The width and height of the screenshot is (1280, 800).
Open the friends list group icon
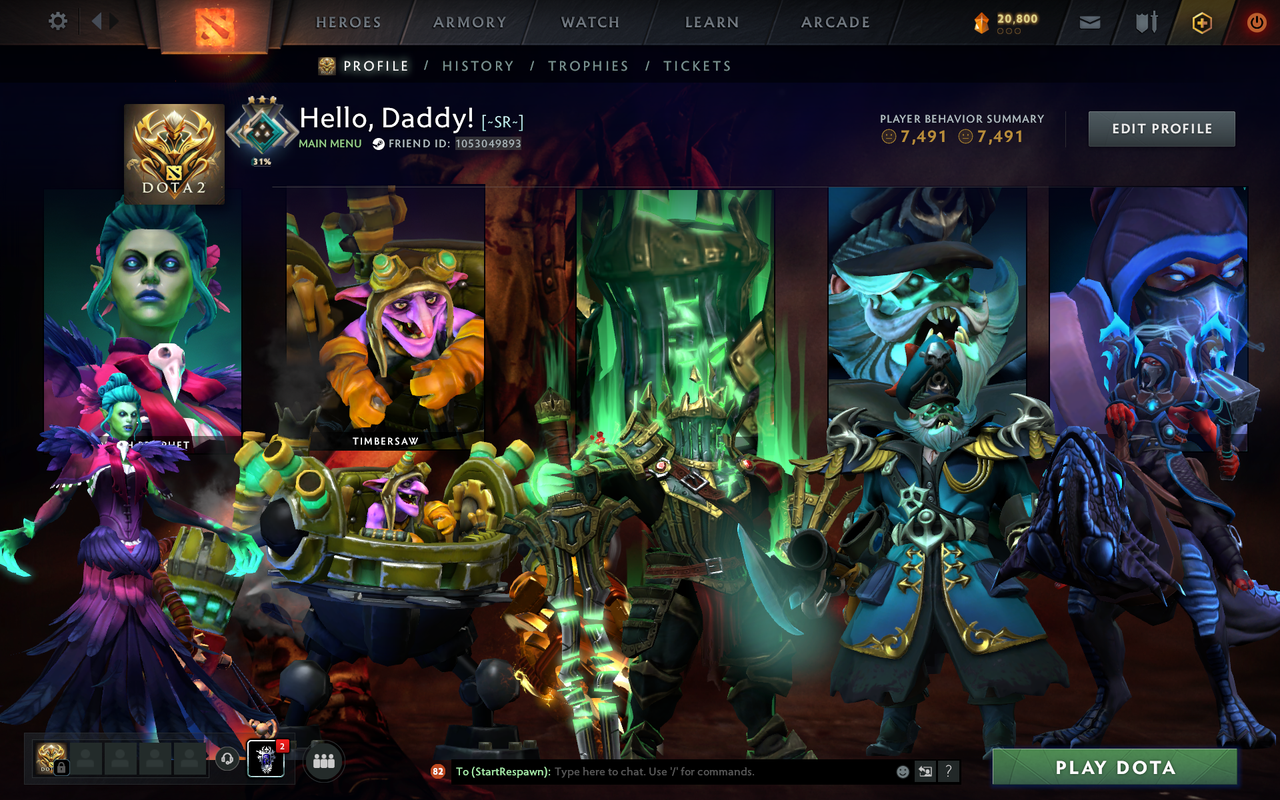click(x=324, y=760)
